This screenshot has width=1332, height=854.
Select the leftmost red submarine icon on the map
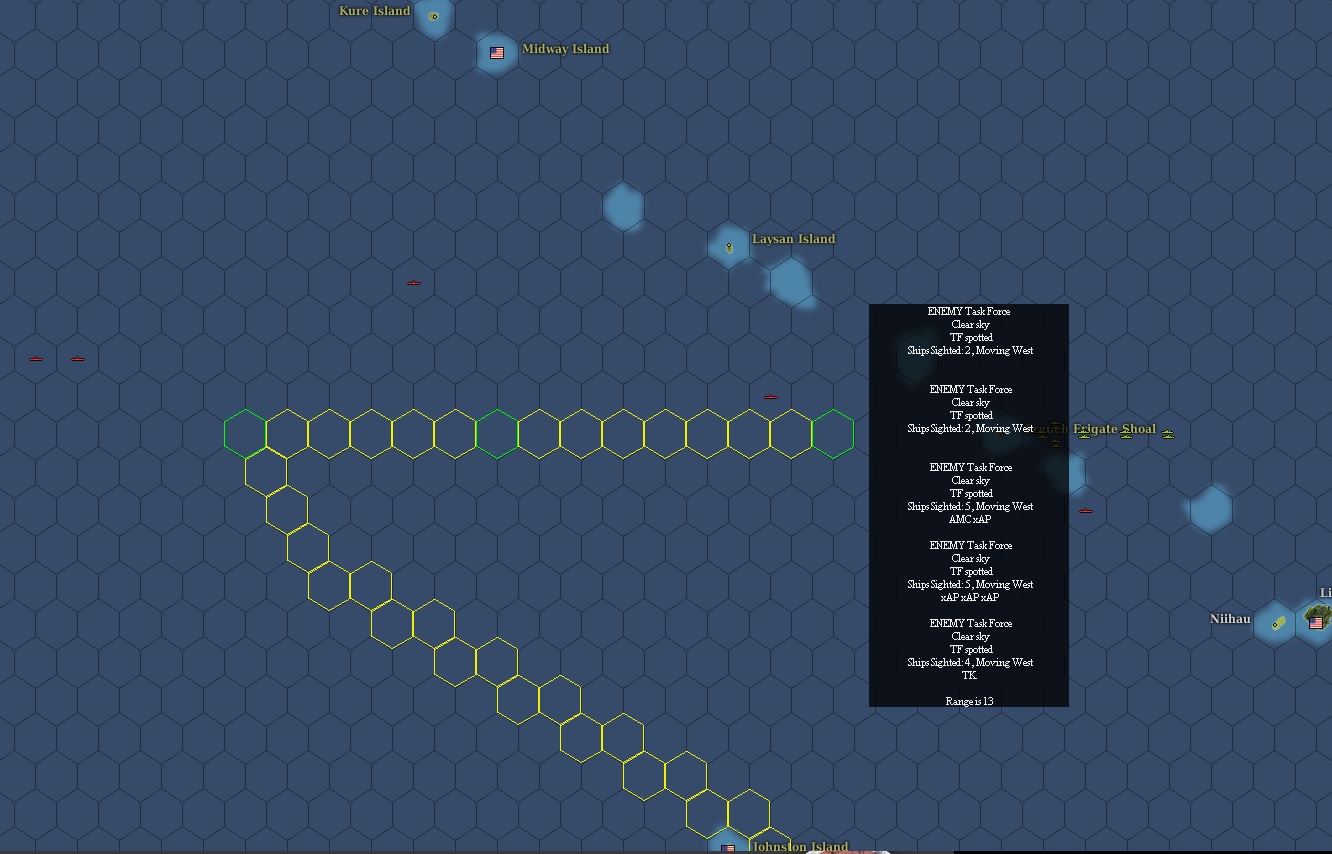click(36, 357)
